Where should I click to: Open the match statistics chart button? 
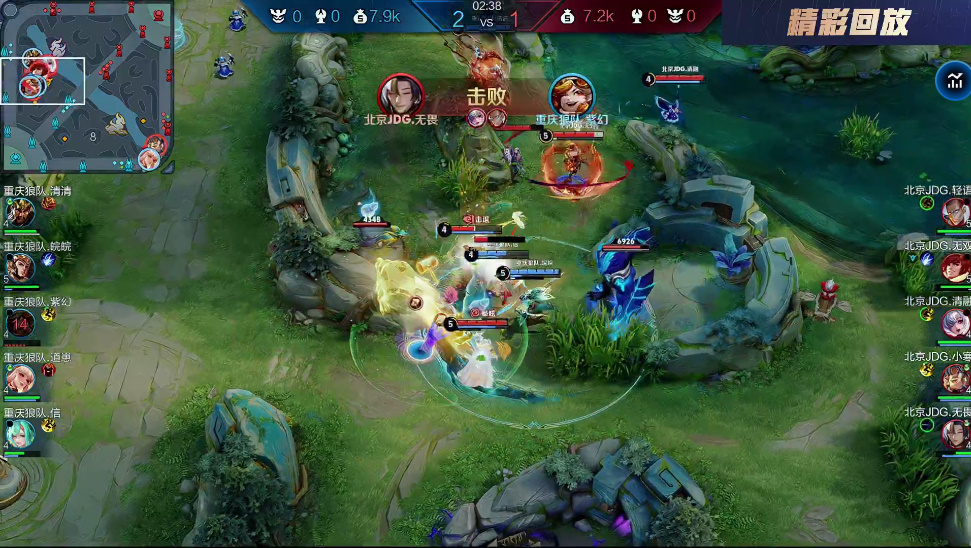click(950, 80)
